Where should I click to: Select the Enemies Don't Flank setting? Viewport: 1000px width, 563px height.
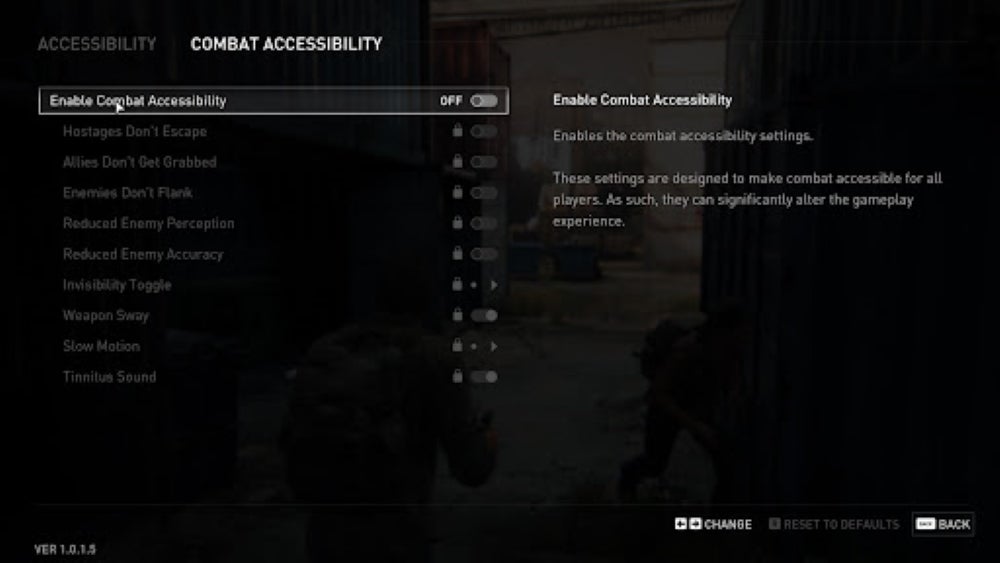click(x=127, y=192)
